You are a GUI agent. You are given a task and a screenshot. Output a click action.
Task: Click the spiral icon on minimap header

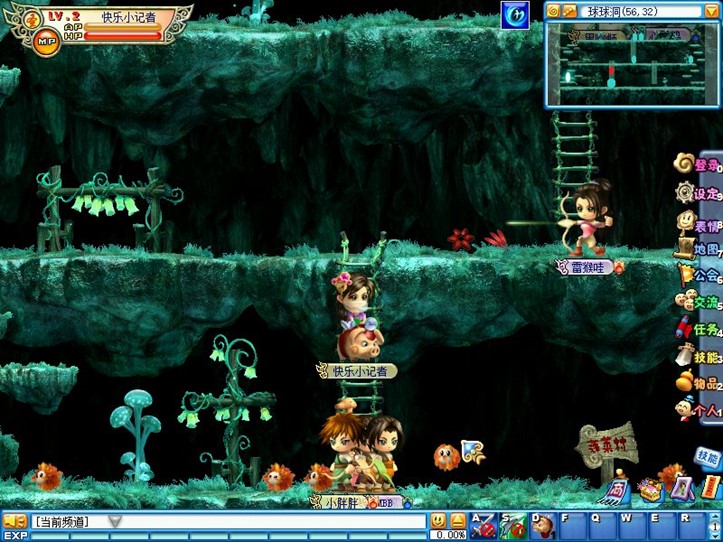click(553, 11)
